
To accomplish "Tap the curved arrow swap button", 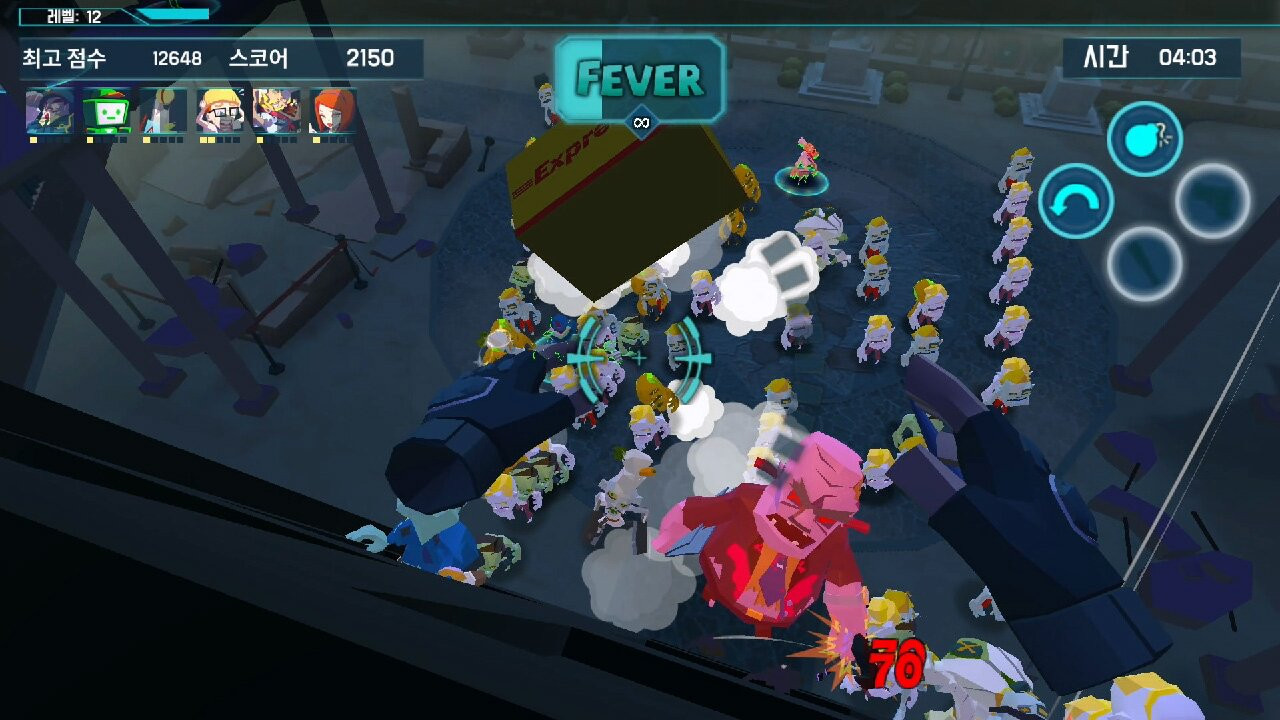I will [x=1076, y=201].
